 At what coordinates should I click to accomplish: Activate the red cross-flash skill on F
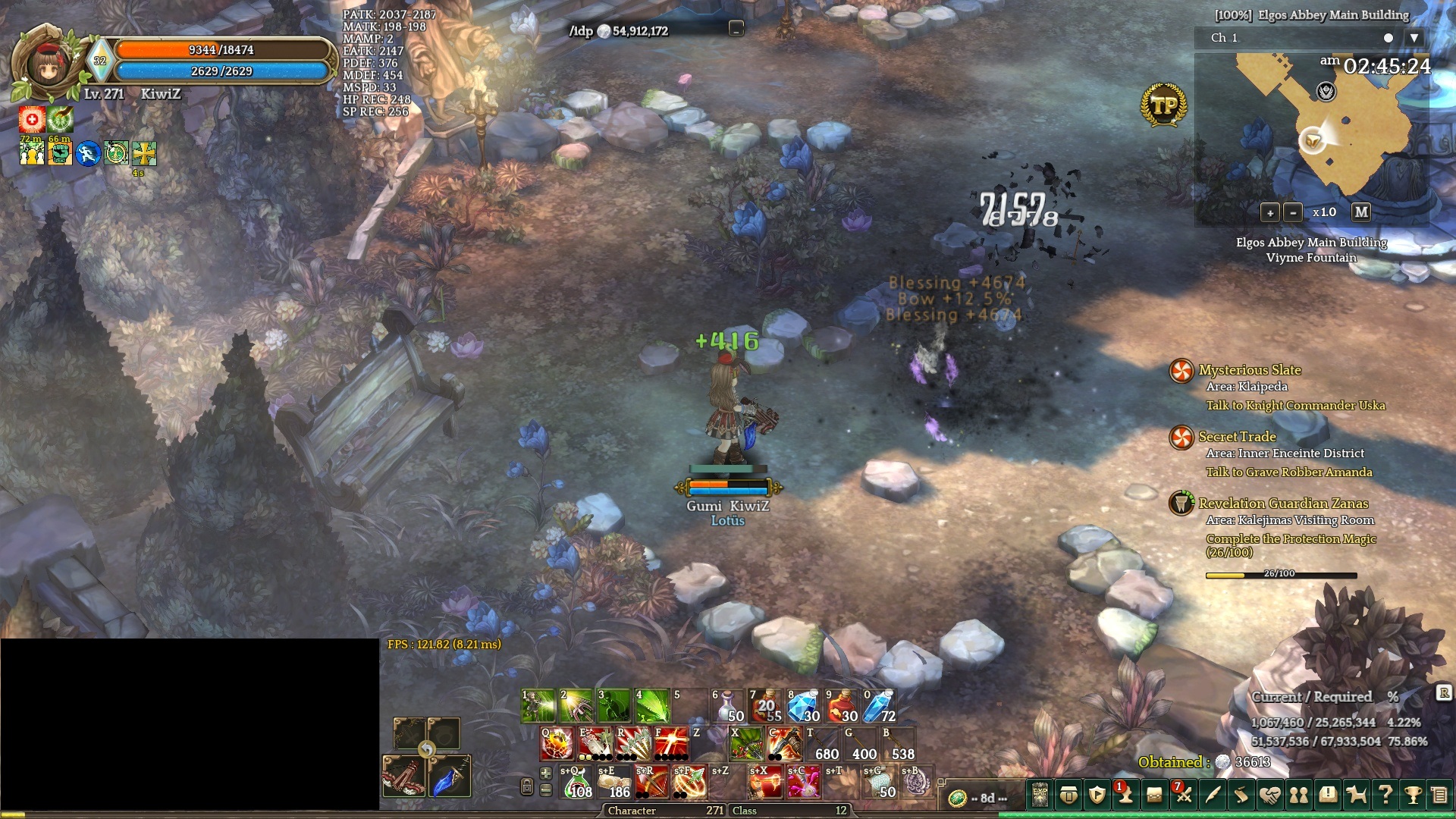(x=671, y=744)
